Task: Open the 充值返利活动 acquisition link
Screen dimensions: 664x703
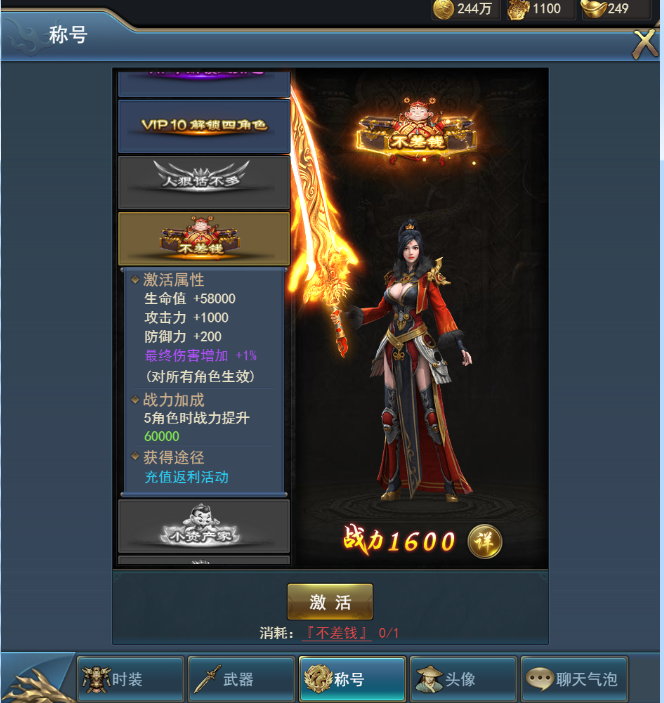Action: [186, 477]
